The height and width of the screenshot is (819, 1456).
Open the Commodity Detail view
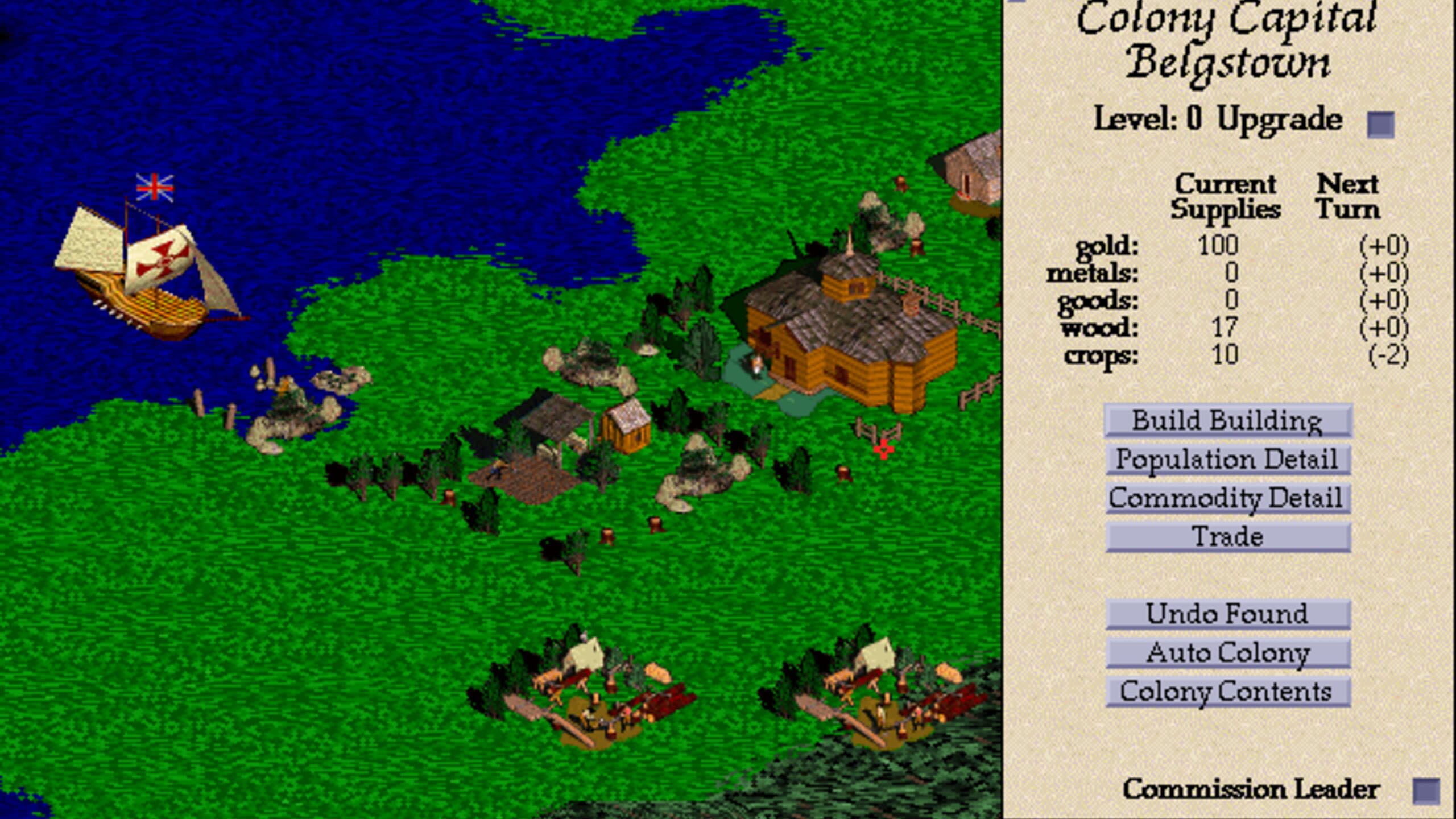[1227, 498]
